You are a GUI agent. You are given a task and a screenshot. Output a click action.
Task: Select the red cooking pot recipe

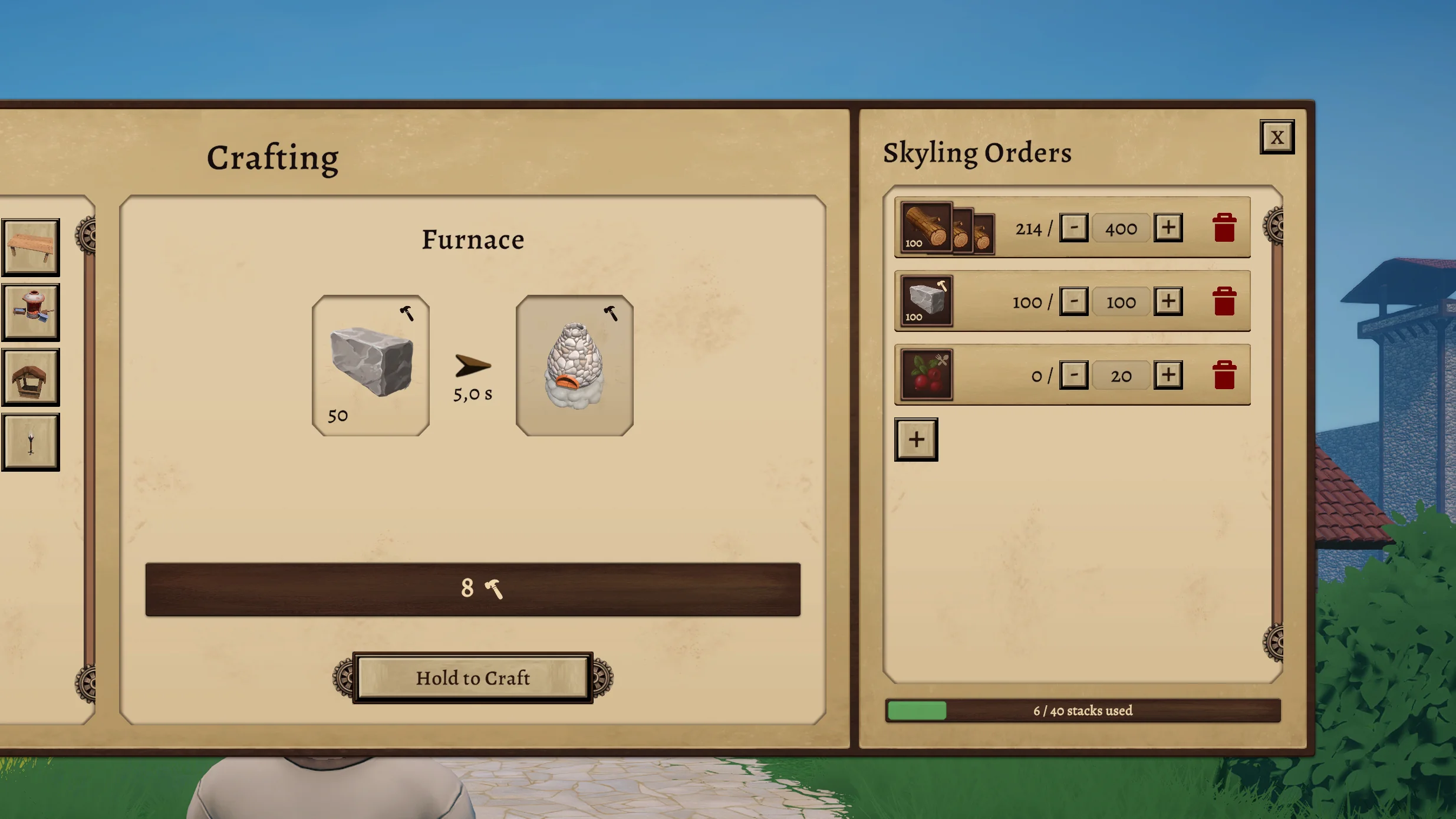(x=31, y=312)
